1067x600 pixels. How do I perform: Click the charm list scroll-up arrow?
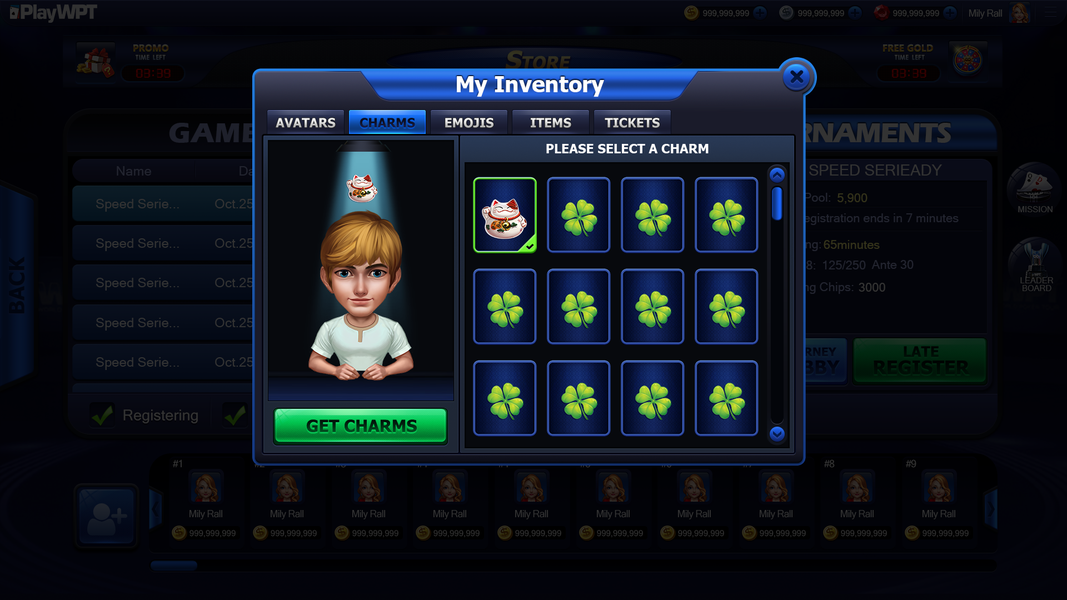coord(777,175)
